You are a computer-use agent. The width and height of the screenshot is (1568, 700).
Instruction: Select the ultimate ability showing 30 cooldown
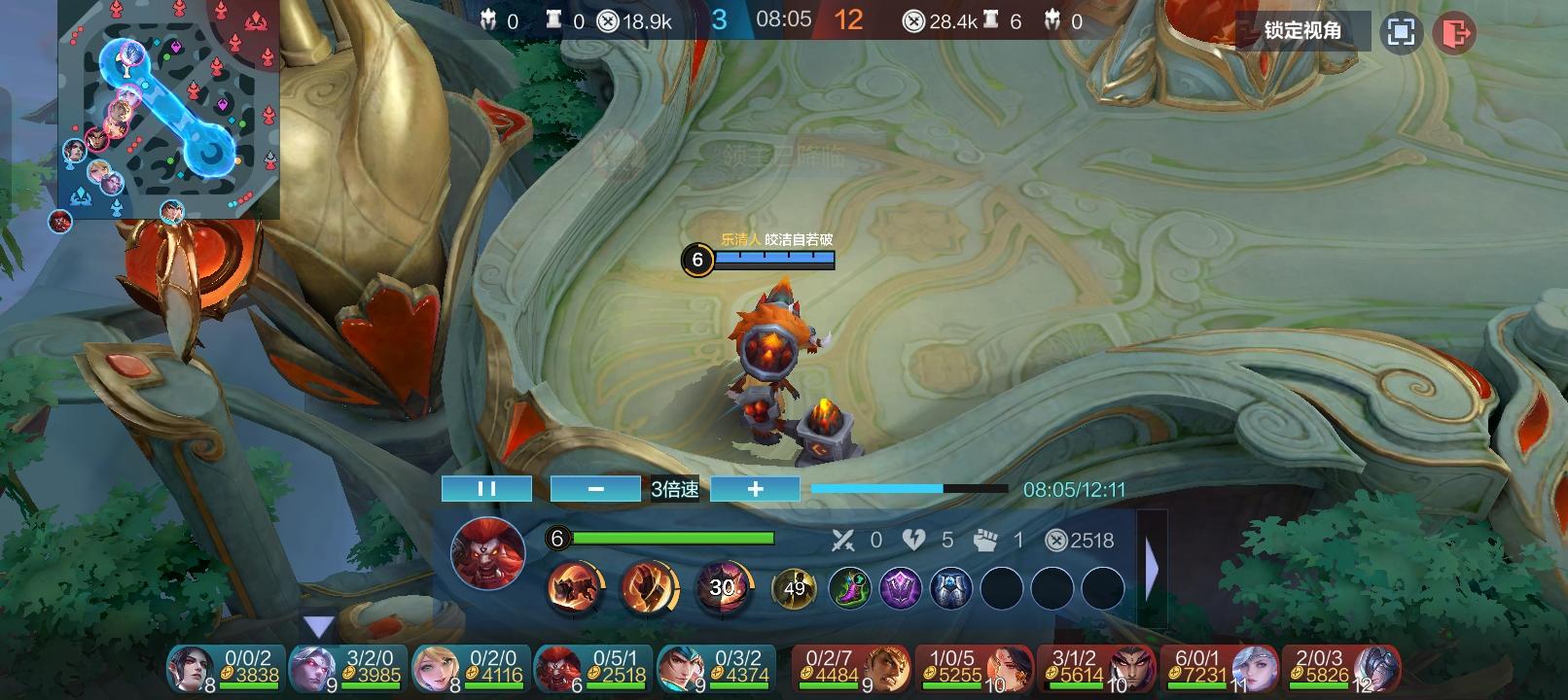722,587
